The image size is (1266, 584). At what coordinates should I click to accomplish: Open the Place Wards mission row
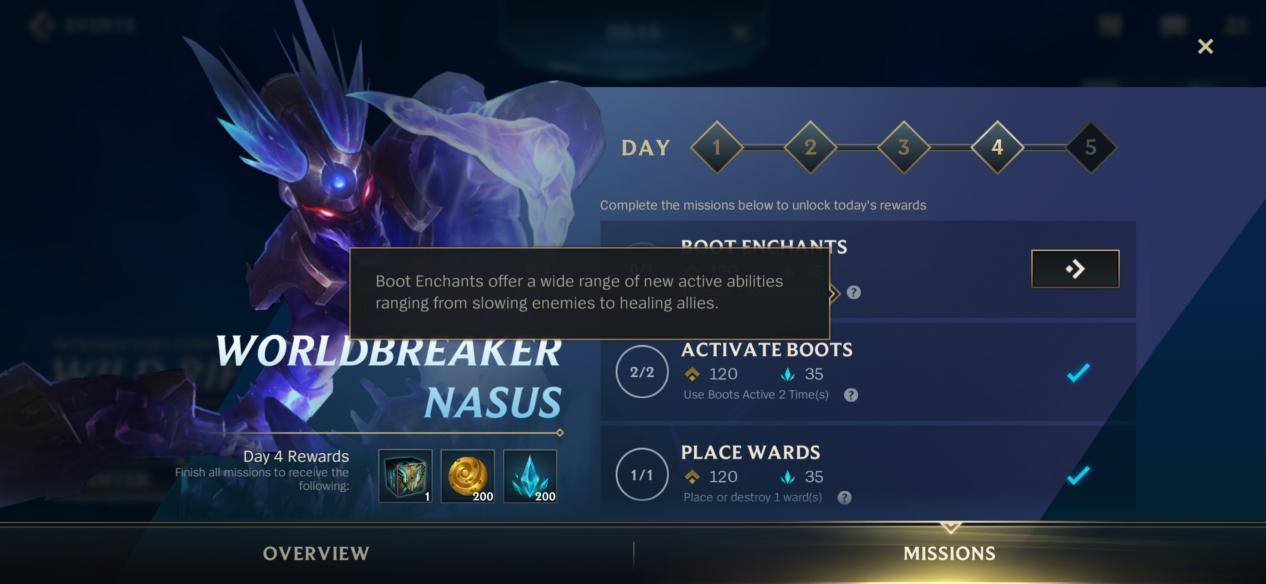867,474
